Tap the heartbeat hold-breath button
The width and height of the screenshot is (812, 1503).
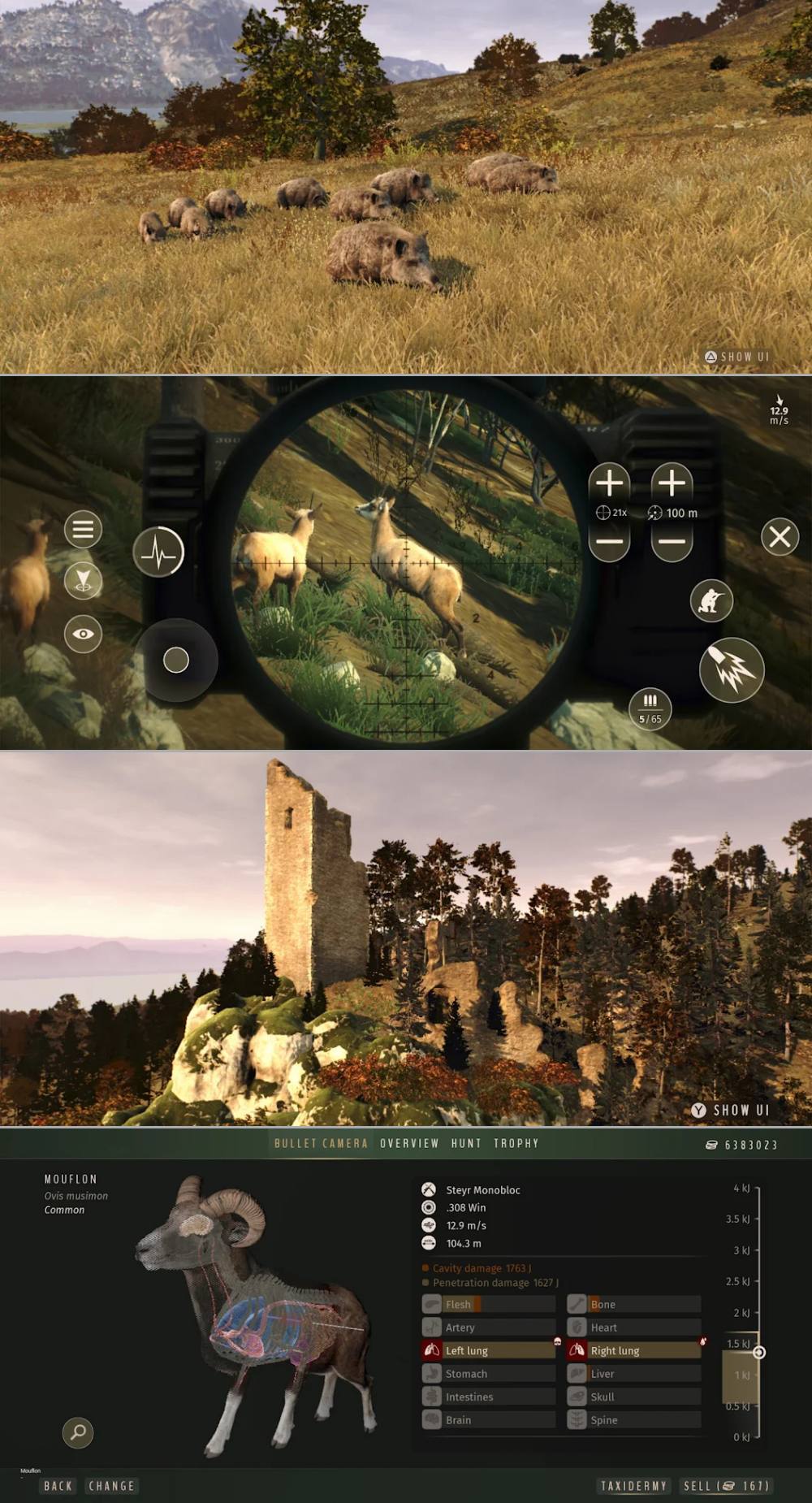click(x=158, y=553)
